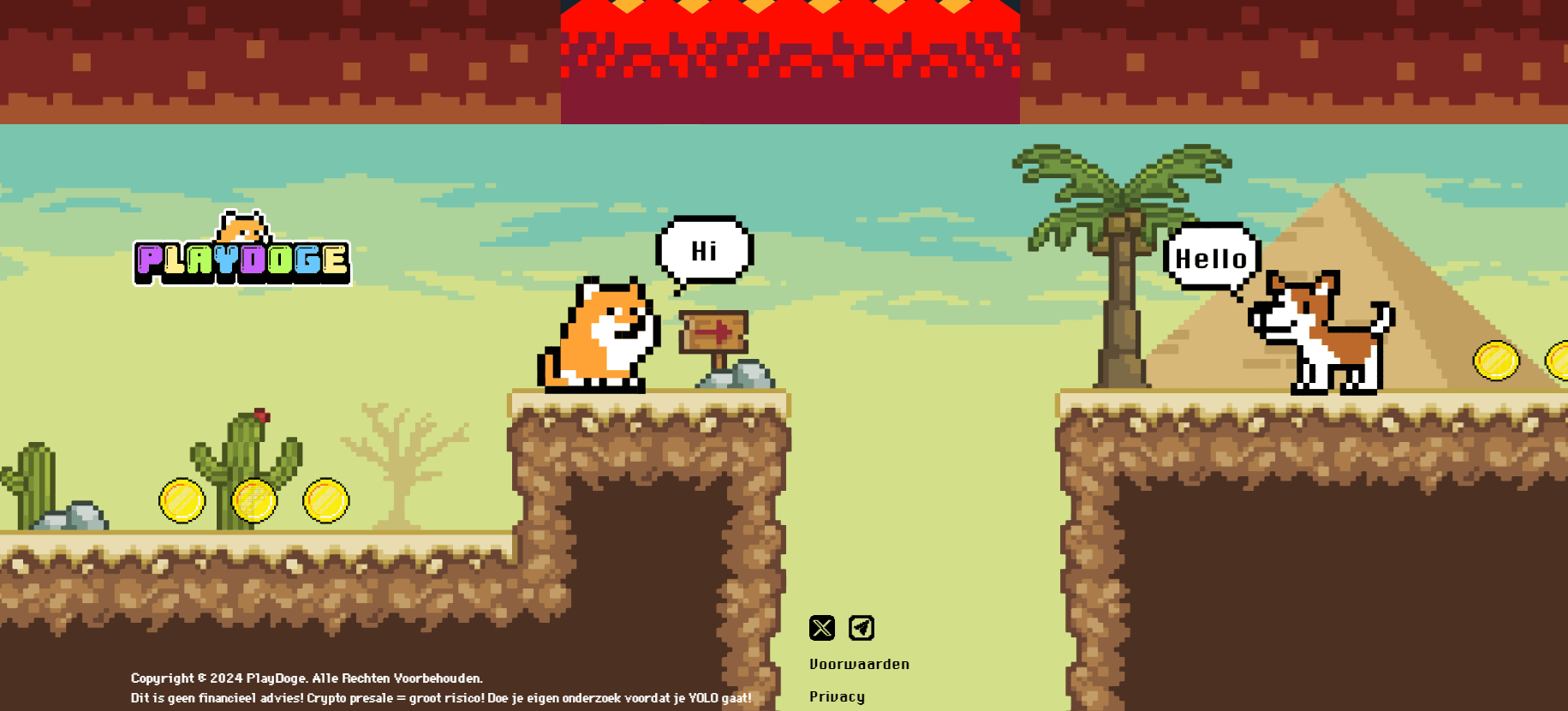Open the Hello speech bubble

1212,257
